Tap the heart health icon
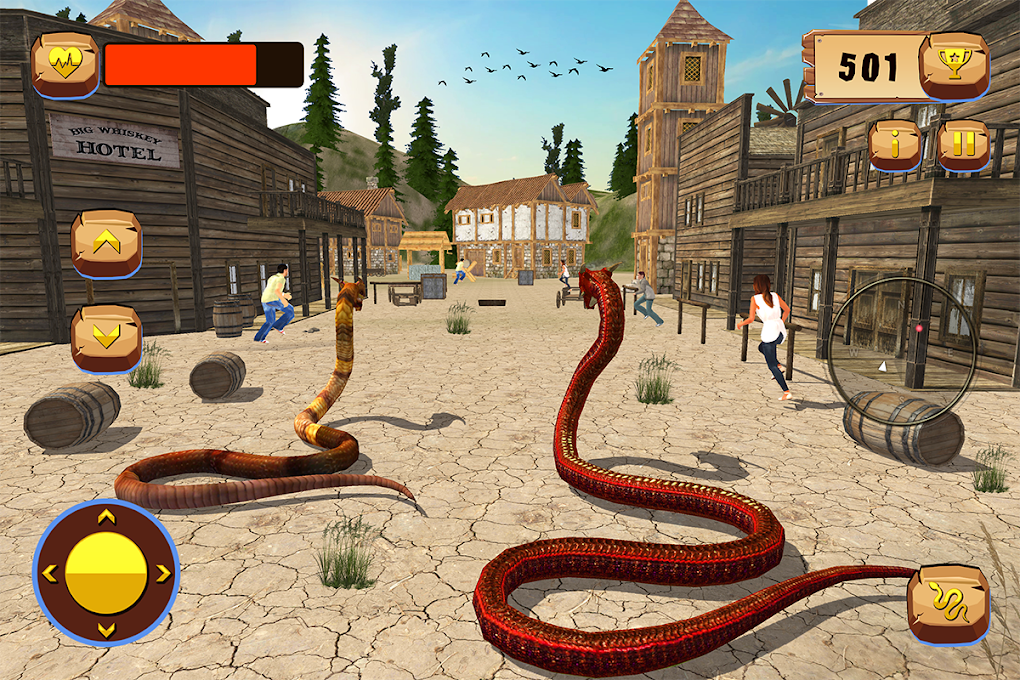This screenshot has height=680, width=1020. point(65,65)
